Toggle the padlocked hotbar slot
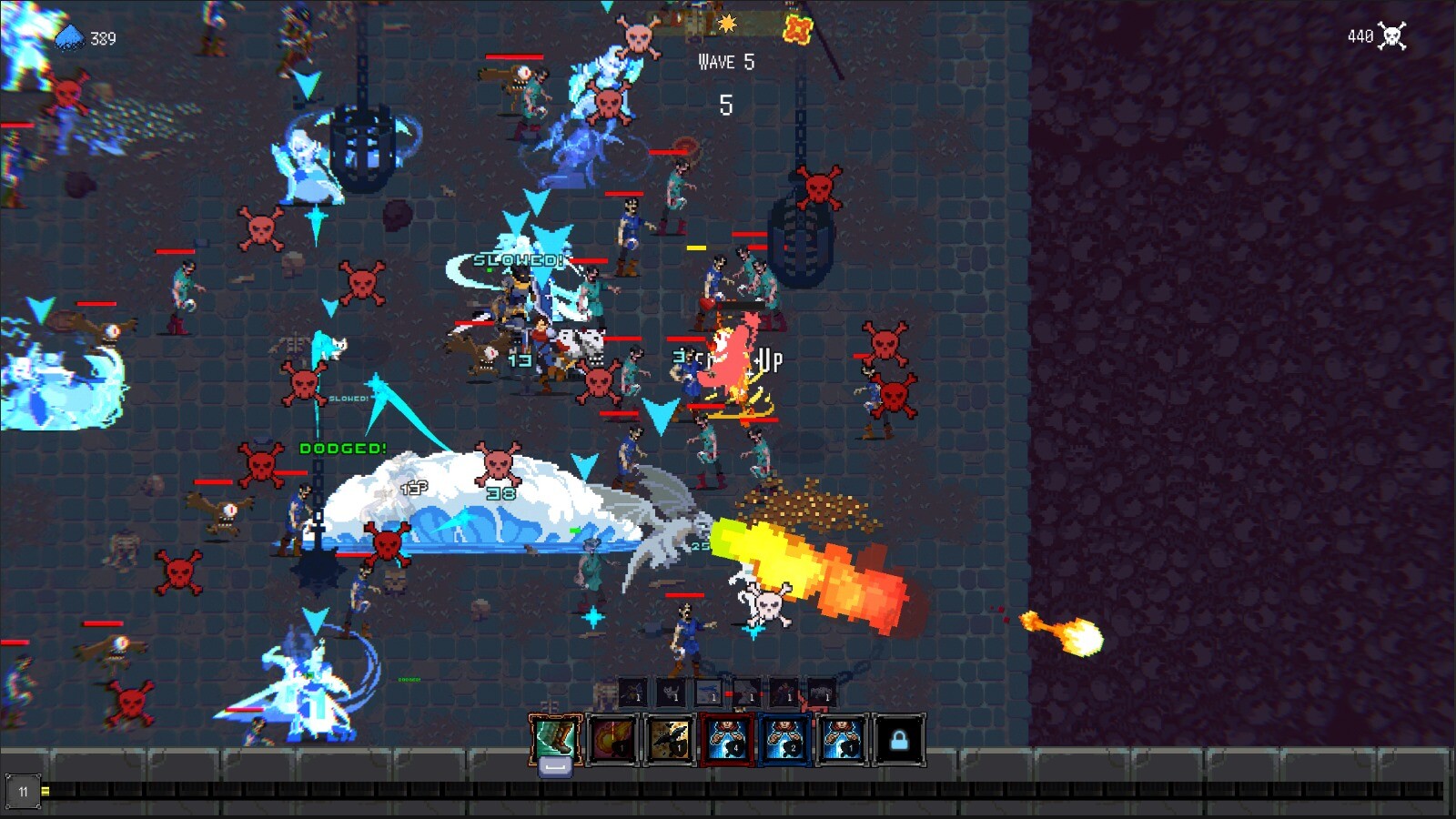The height and width of the screenshot is (819, 1456). coord(899,739)
